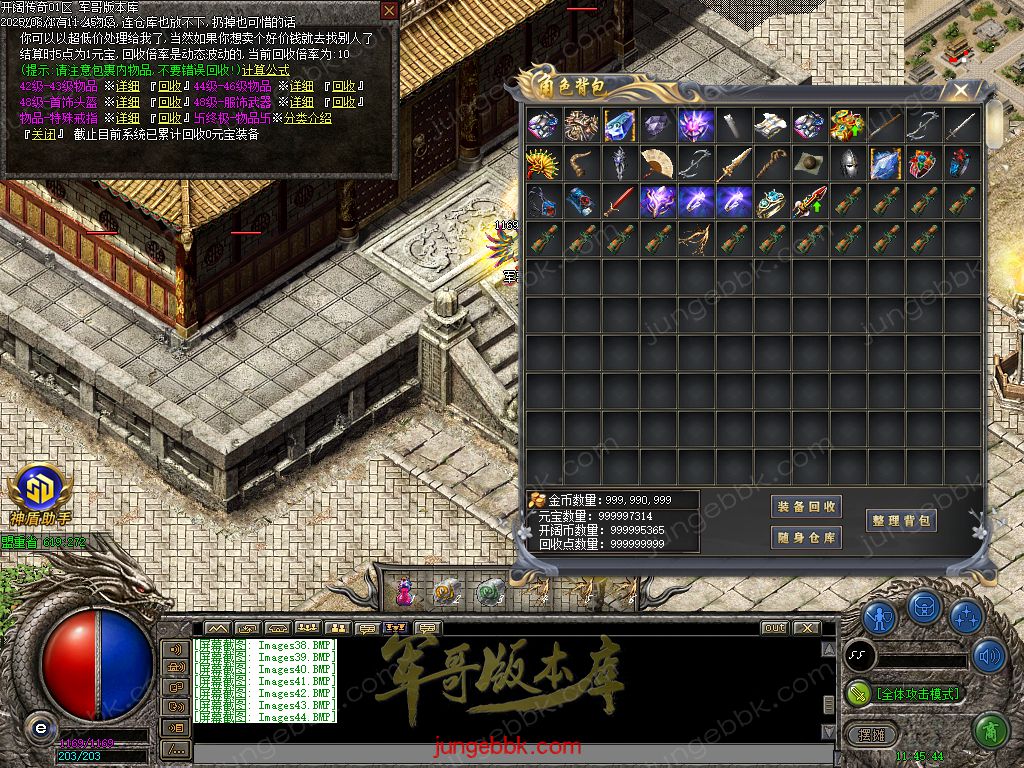Click the 关闭 link in the dialog

(42, 134)
